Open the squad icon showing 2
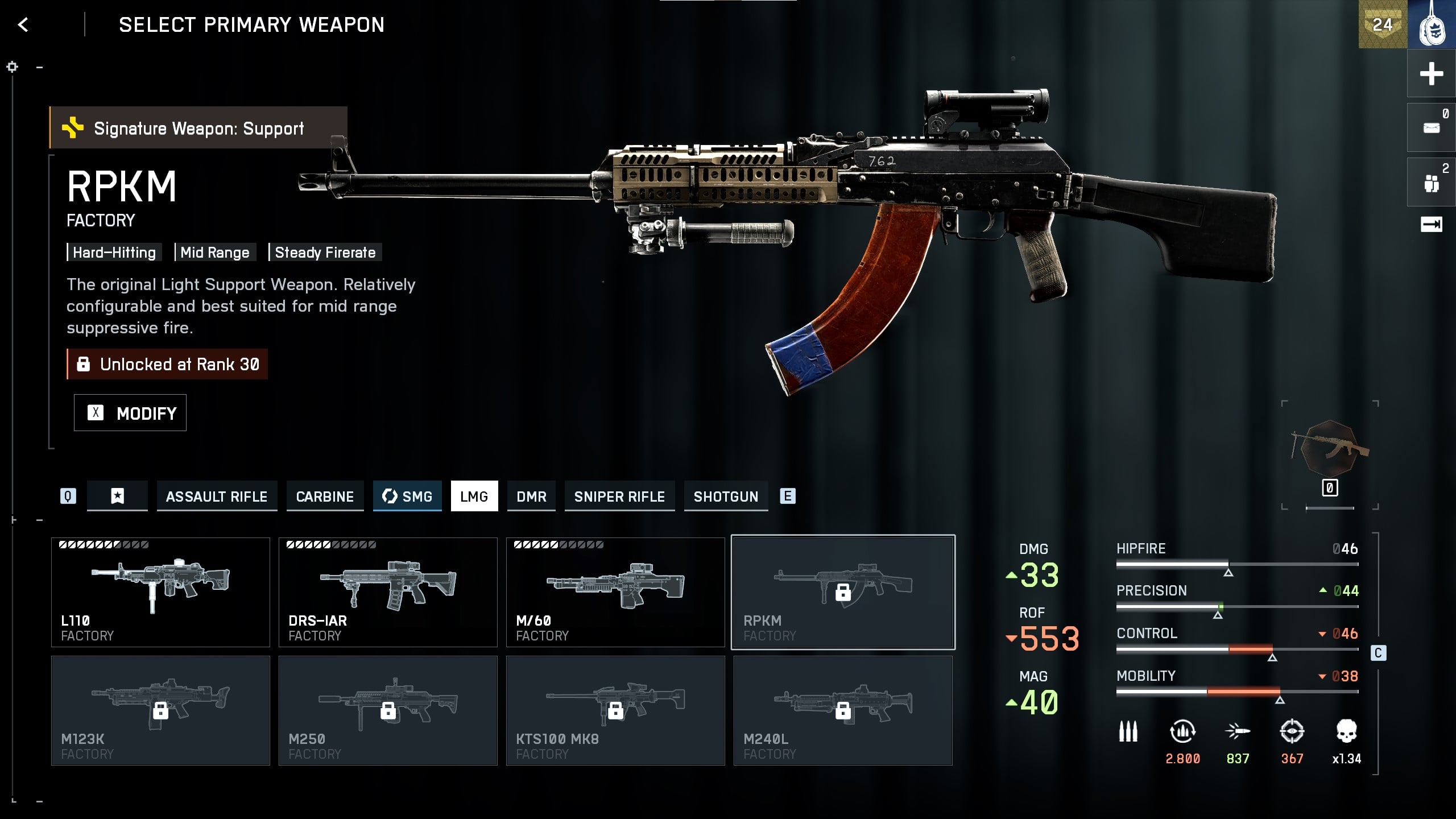 coord(1431,183)
